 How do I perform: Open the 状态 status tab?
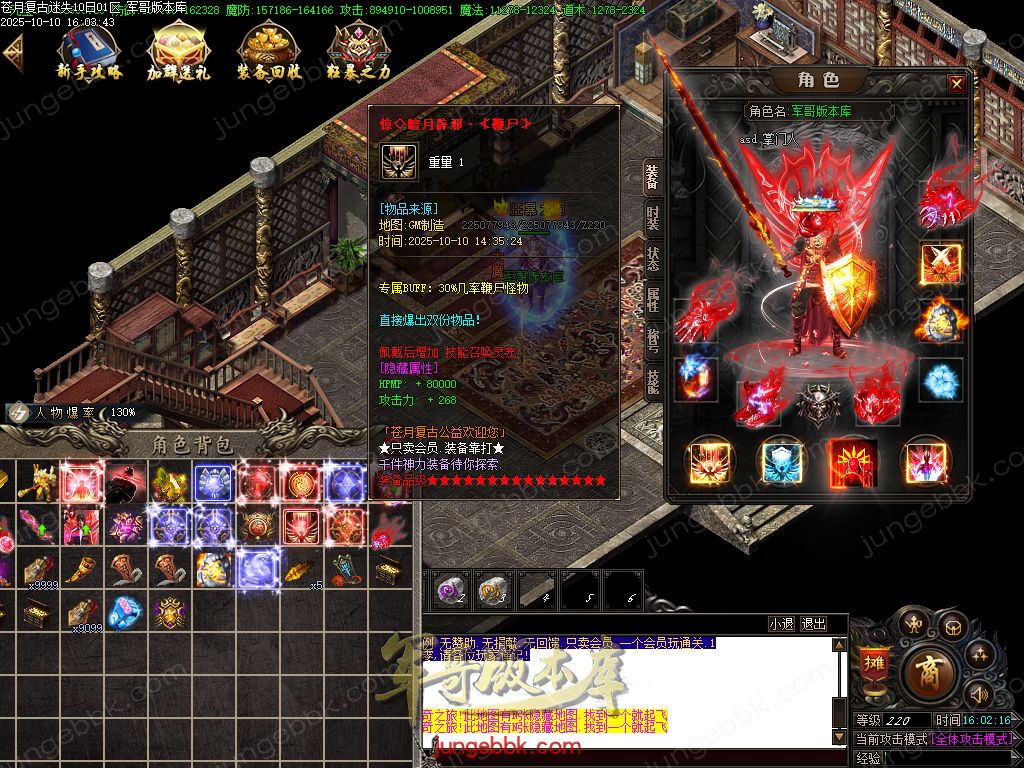pos(652,260)
